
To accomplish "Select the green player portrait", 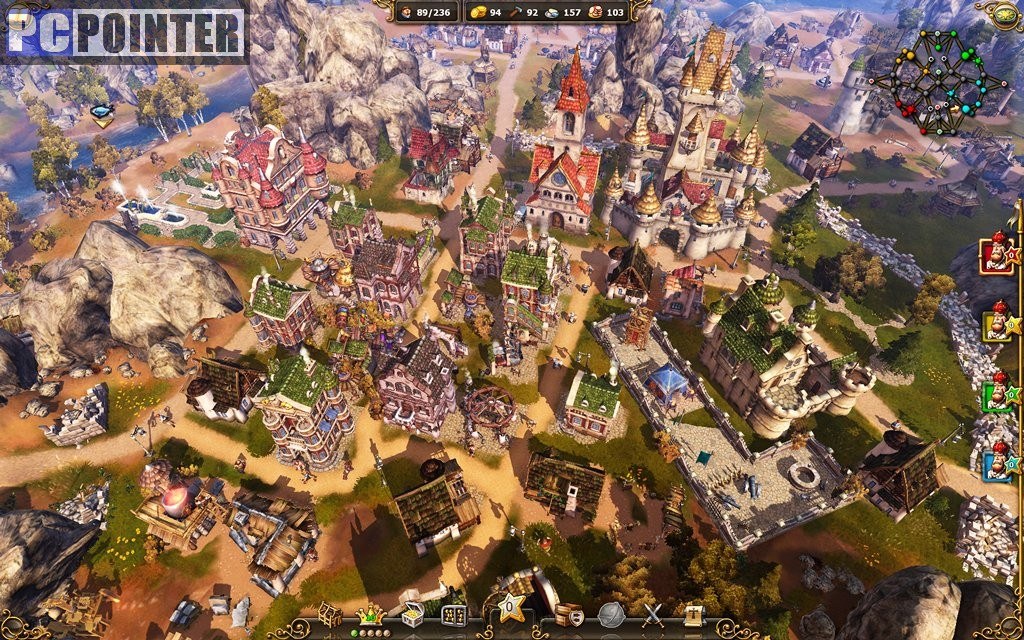I will tap(996, 394).
